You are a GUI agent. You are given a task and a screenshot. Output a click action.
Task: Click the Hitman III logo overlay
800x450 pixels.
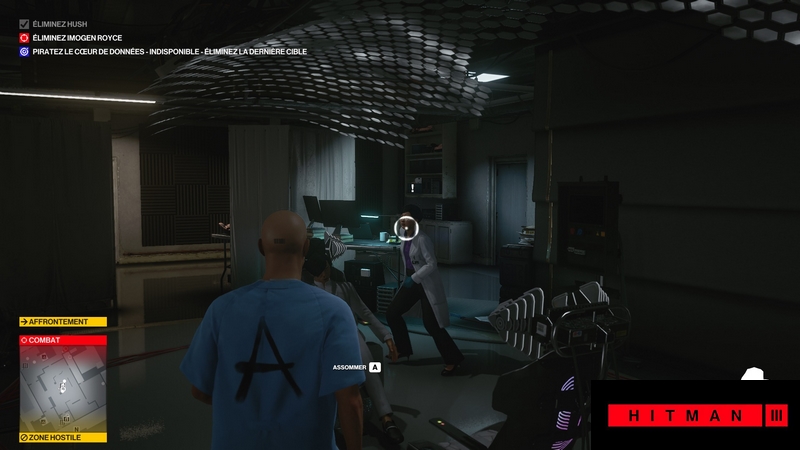pyautogui.click(x=699, y=415)
